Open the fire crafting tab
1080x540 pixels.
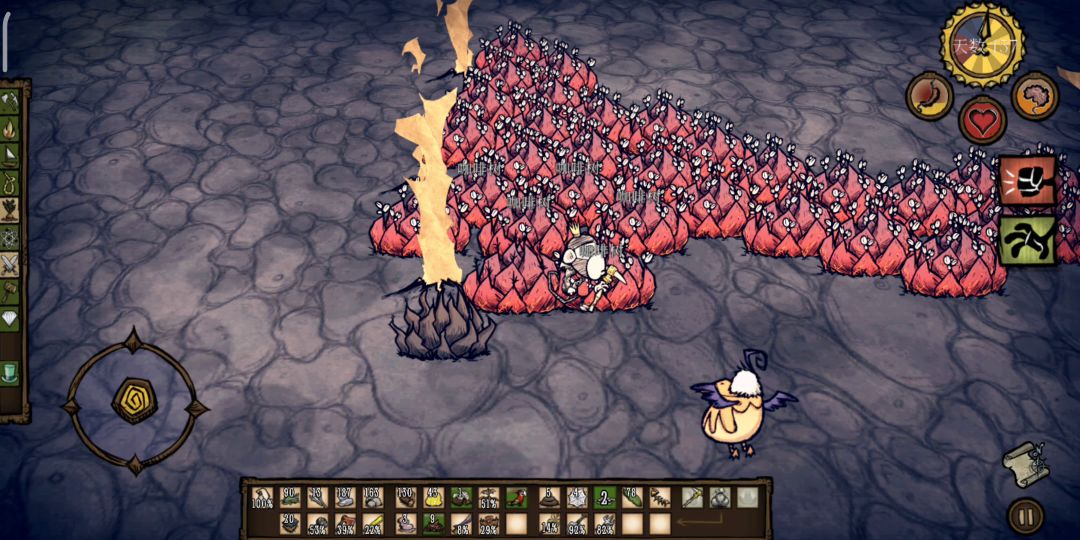point(12,128)
